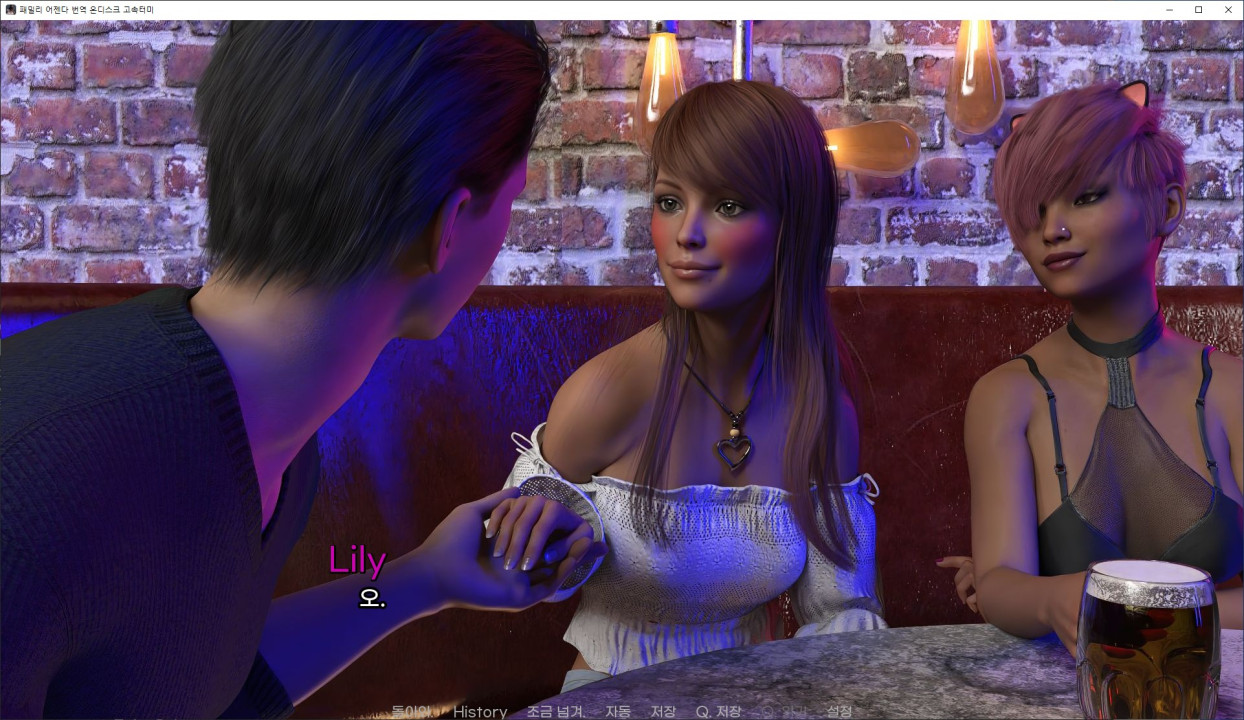Close the game window
The height and width of the screenshot is (720, 1244).
[1228, 9]
